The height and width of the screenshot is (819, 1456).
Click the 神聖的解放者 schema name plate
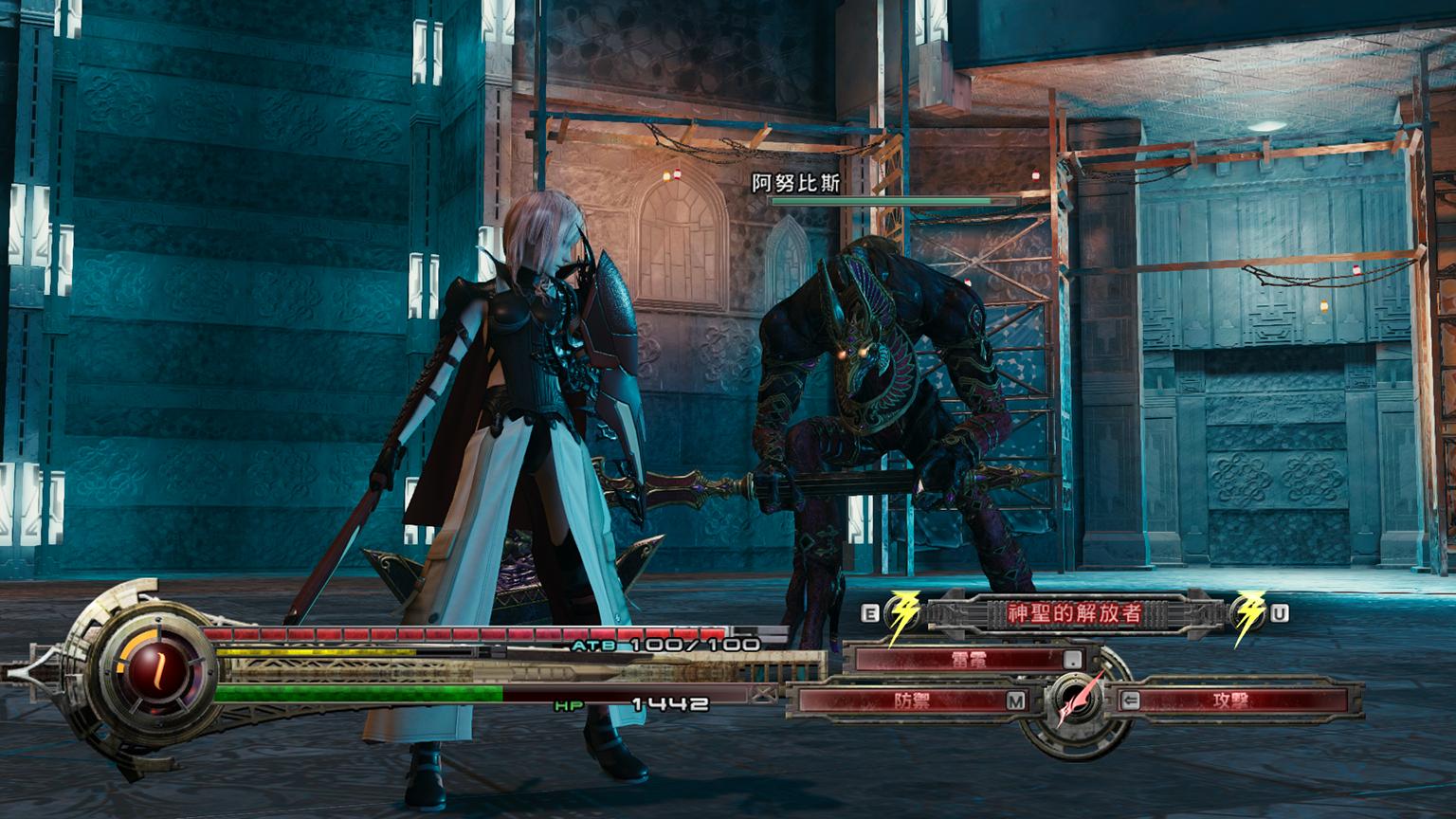[x=1074, y=613]
